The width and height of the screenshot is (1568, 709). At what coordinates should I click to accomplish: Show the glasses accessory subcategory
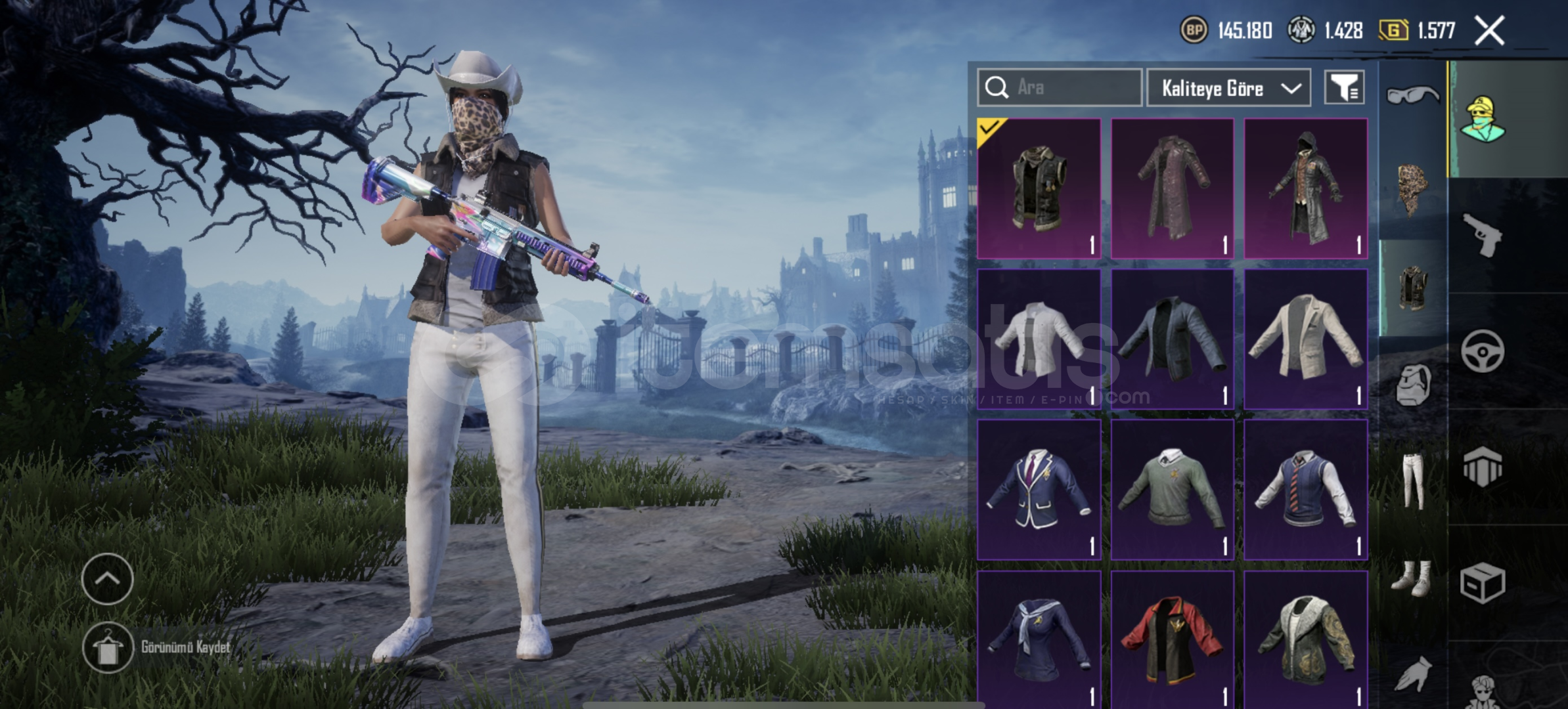[1412, 96]
